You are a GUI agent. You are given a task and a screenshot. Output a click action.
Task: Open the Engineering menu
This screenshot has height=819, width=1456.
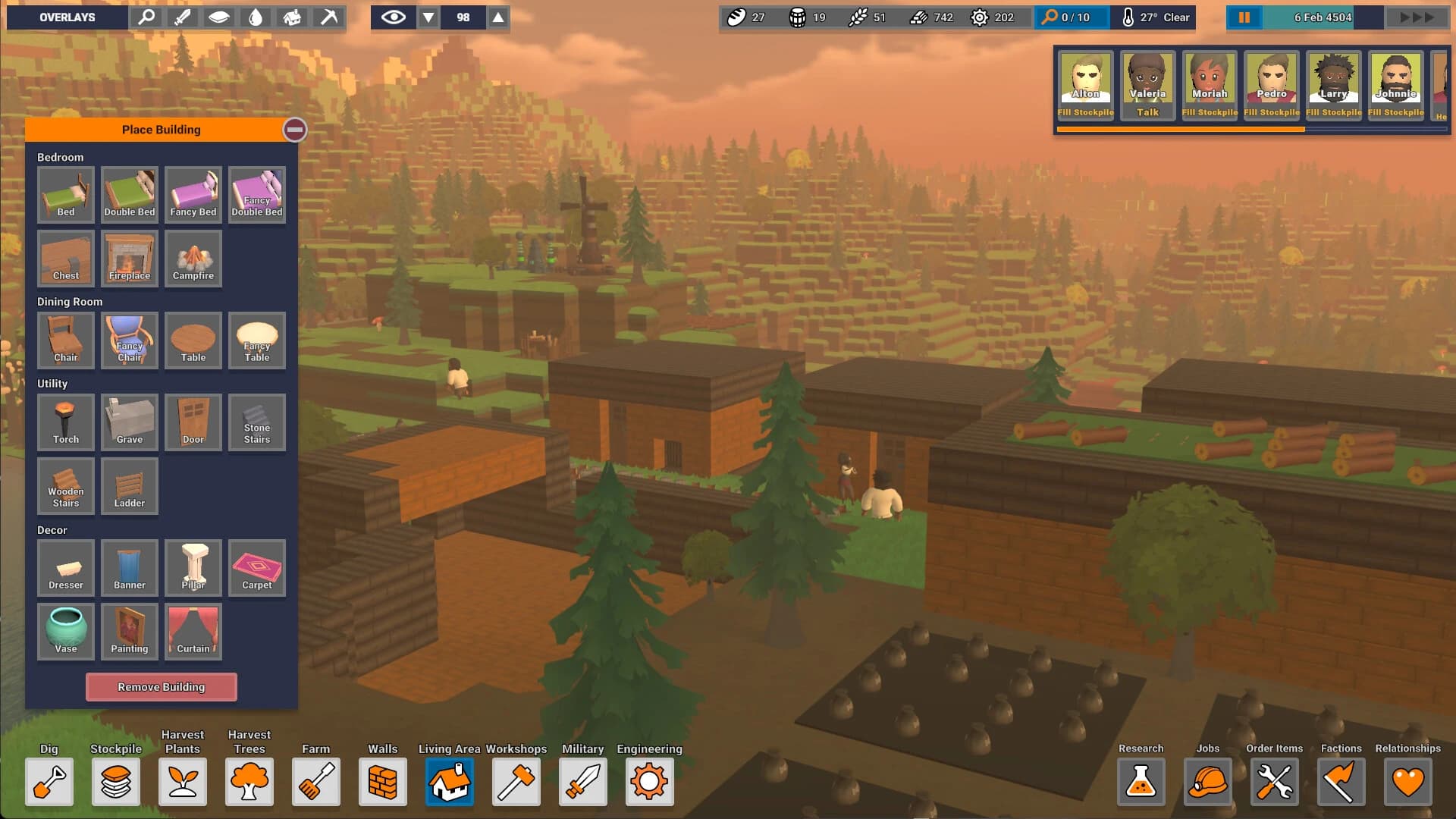pyautogui.click(x=649, y=782)
